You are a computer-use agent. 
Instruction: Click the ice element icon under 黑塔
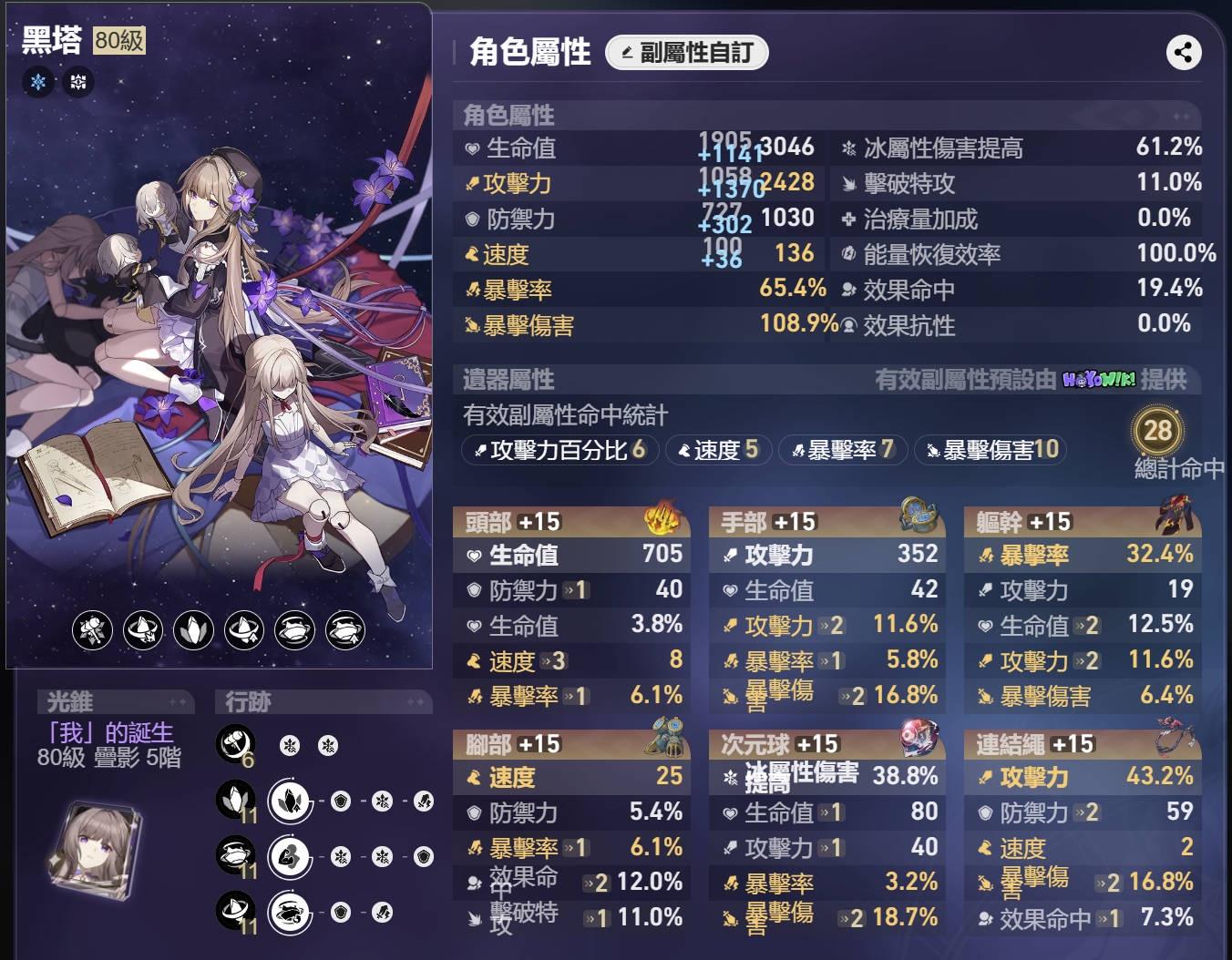(38, 82)
